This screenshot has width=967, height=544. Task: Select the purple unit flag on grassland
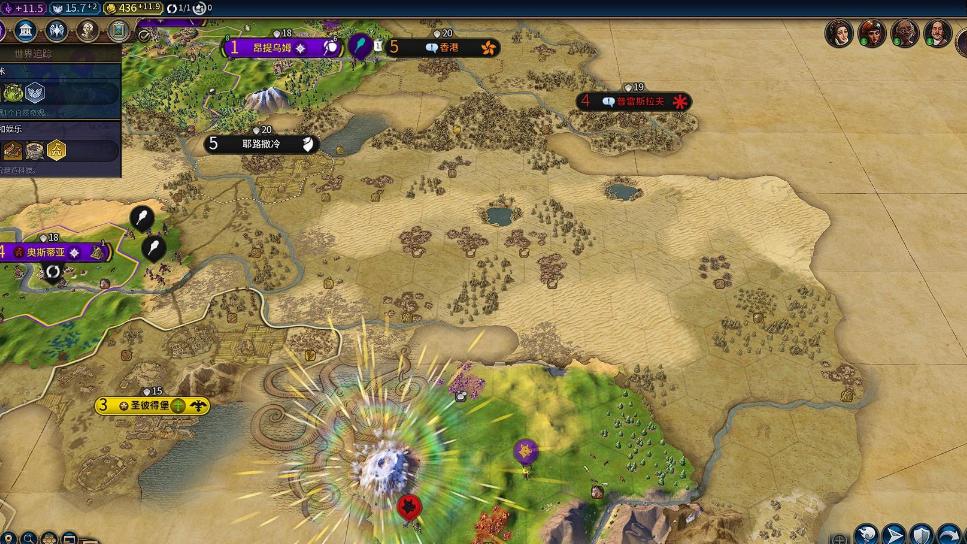pyautogui.click(x=526, y=451)
